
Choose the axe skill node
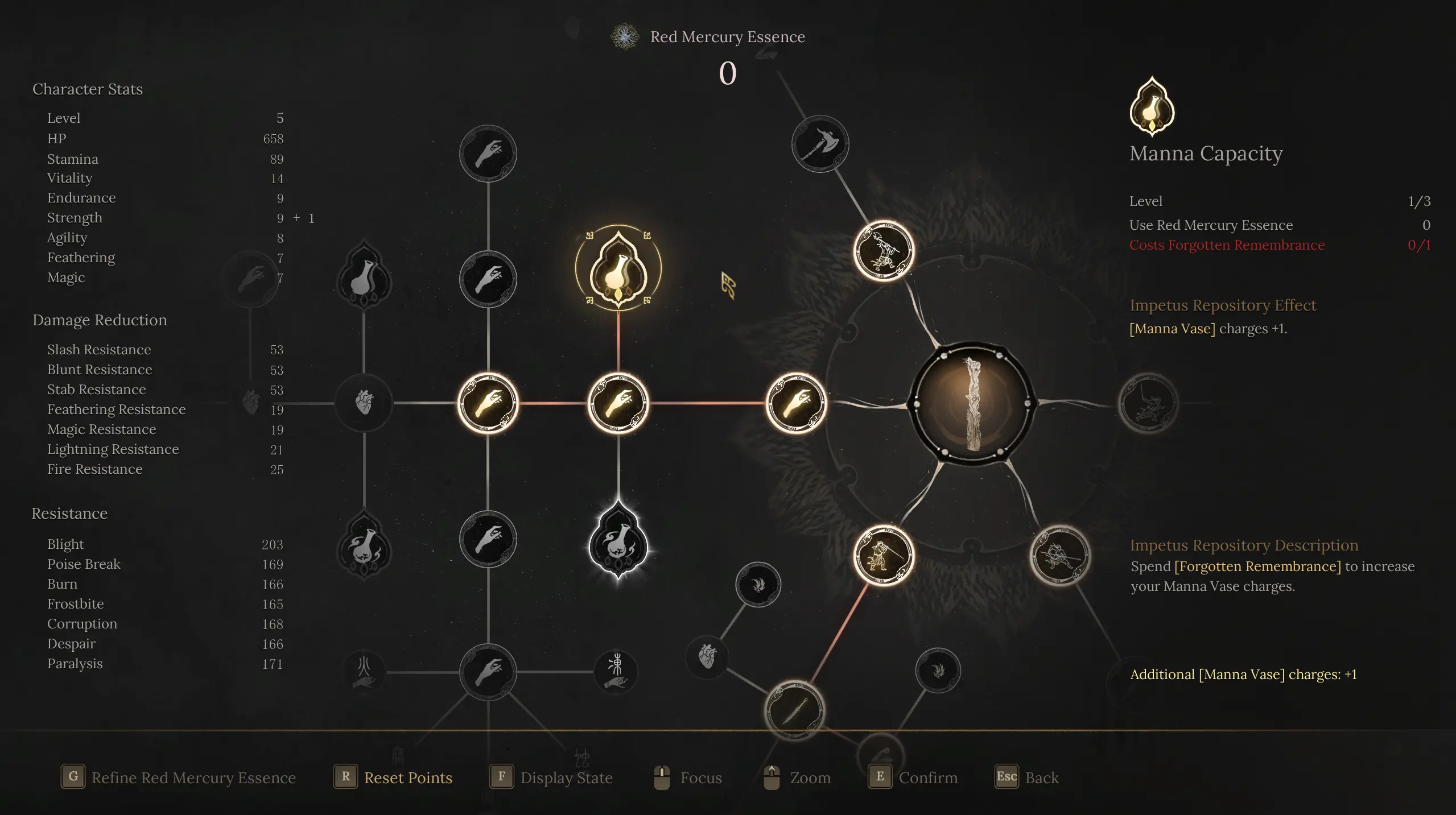point(820,144)
